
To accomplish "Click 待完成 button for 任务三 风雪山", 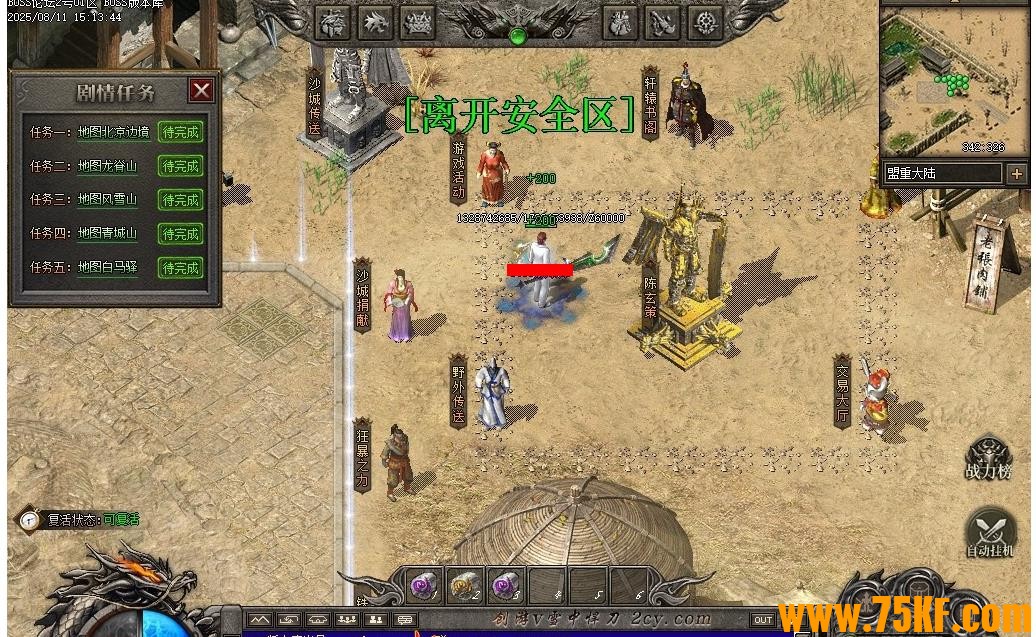I will pyautogui.click(x=180, y=200).
